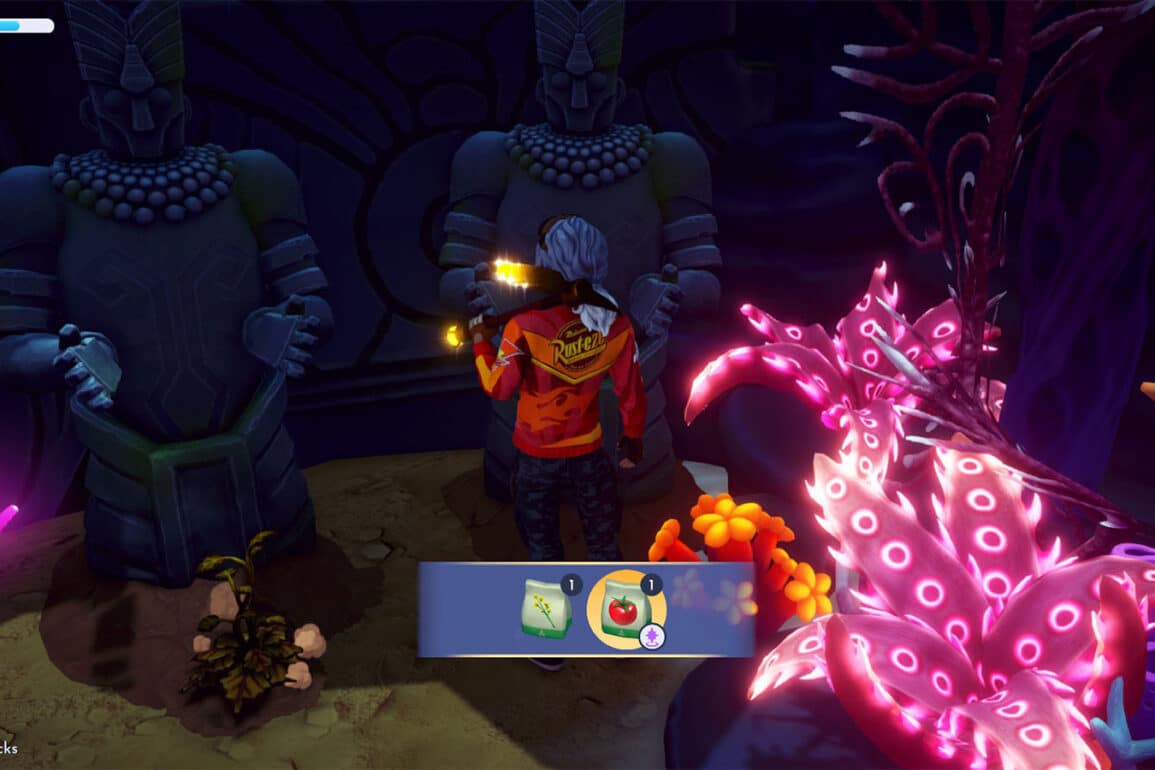The width and height of the screenshot is (1155, 770).
Task: Select the tomato seed bag
Action: [x=626, y=609]
